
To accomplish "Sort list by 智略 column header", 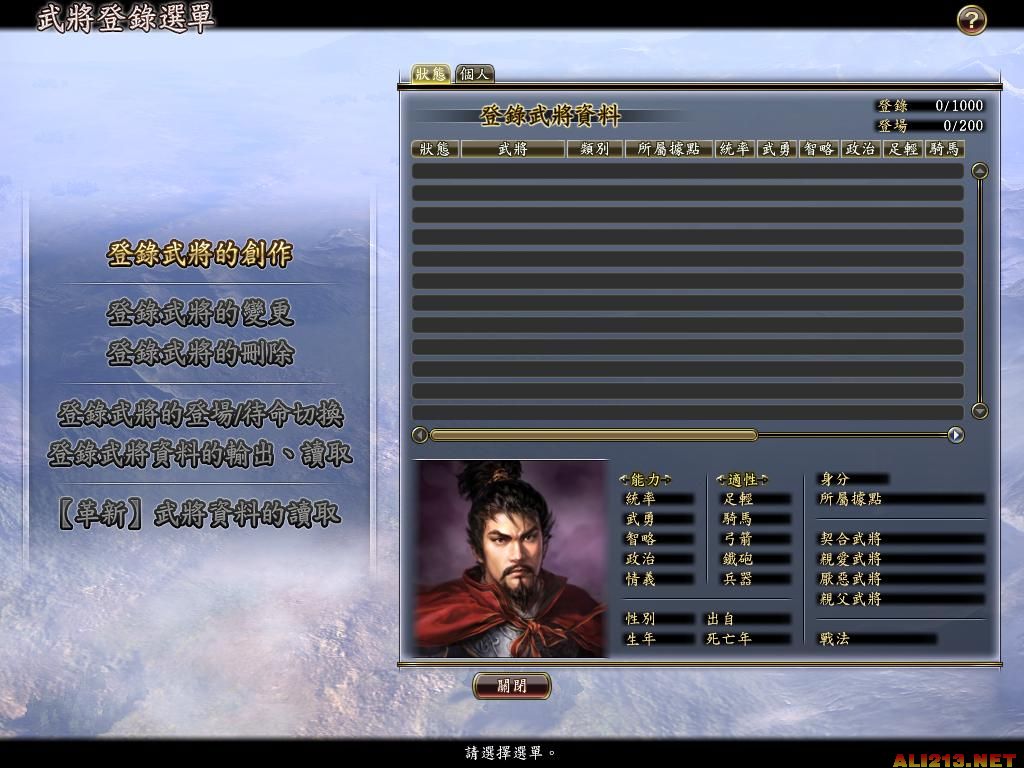I will click(819, 149).
